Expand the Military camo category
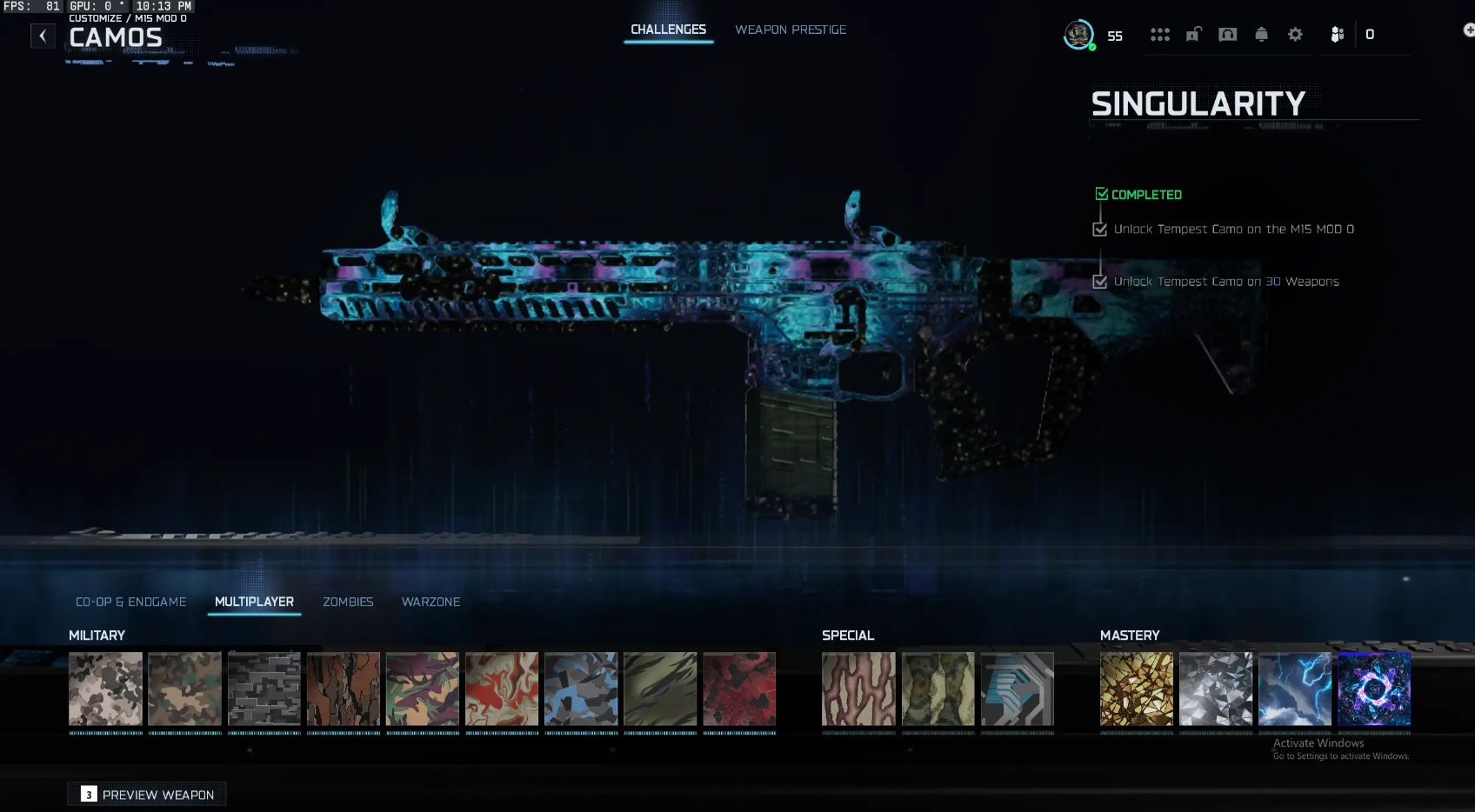 (x=97, y=636)
